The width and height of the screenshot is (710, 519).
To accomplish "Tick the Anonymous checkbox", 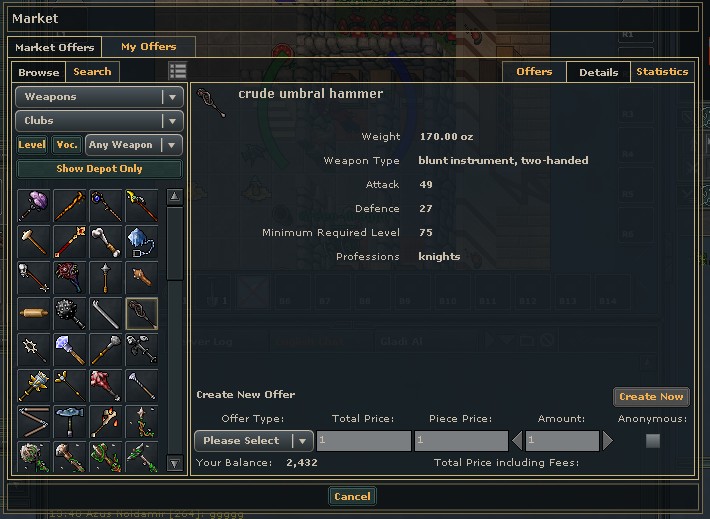I will (x=653, y=441).
